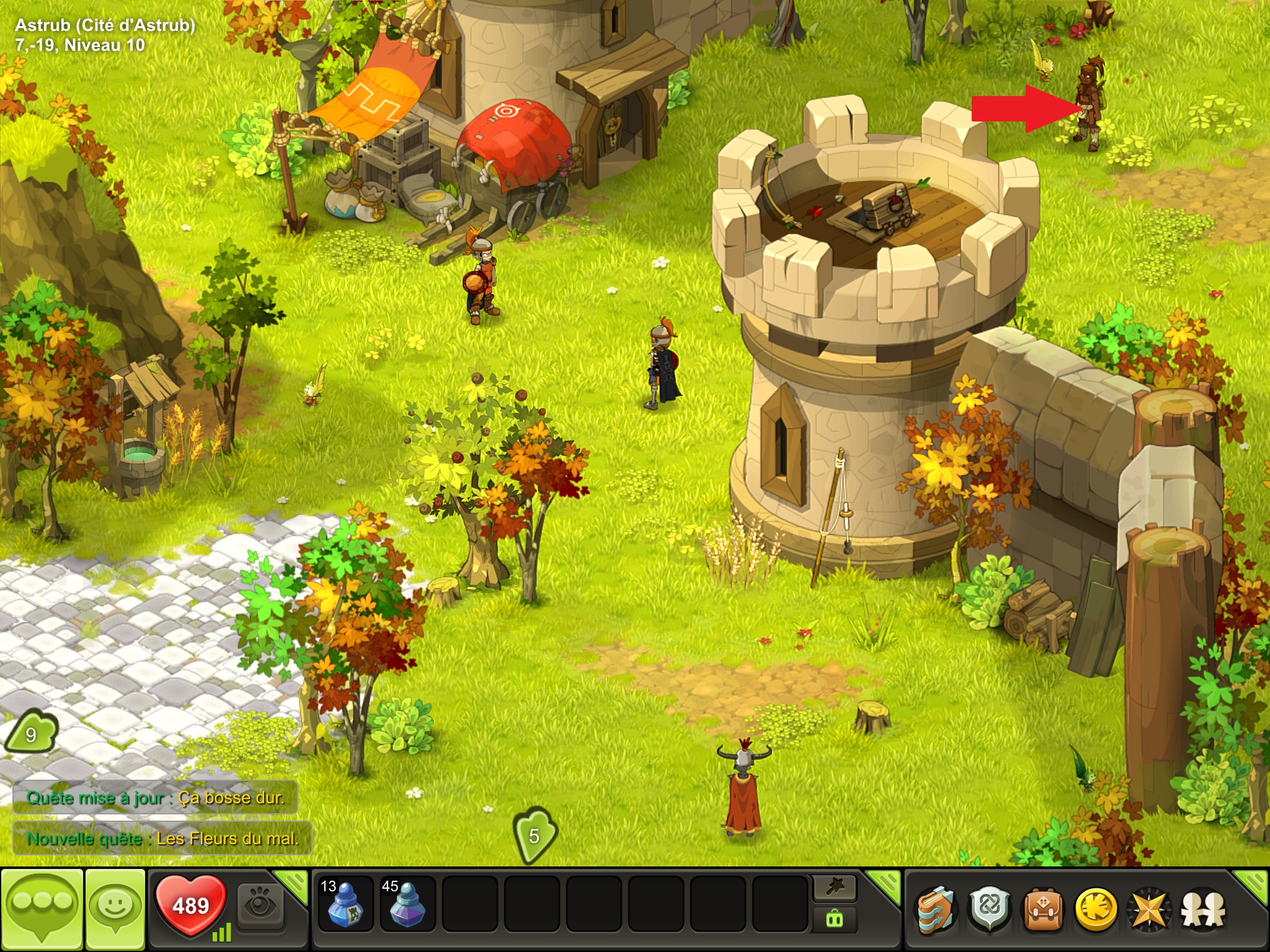Open the 'Nouvelle quête : Les Fleurs du mal' notification
This screenshot has width=1270, height=952.
(162, 839)
